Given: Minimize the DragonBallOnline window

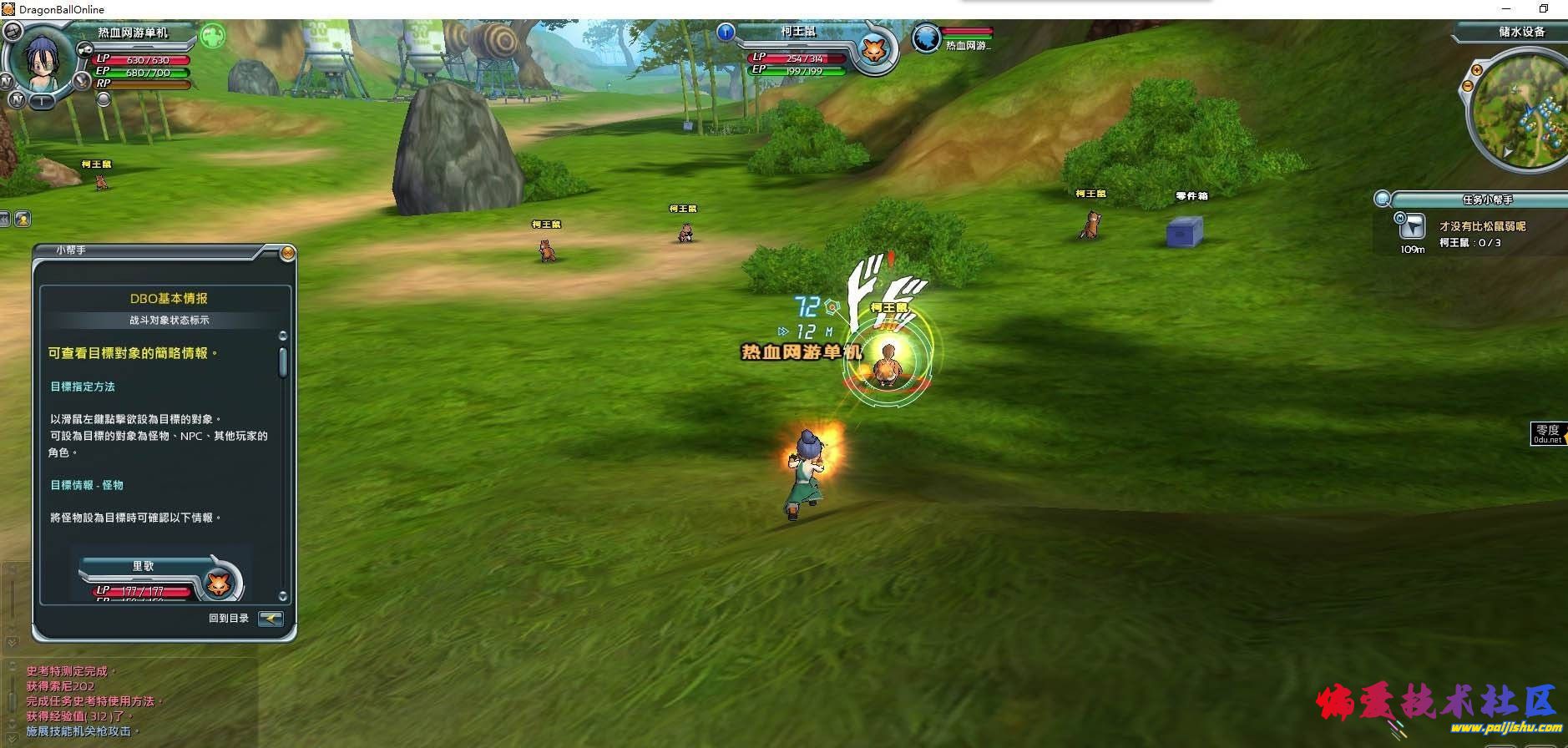Looking at the screenshot, I should [x=1506, y=9].
